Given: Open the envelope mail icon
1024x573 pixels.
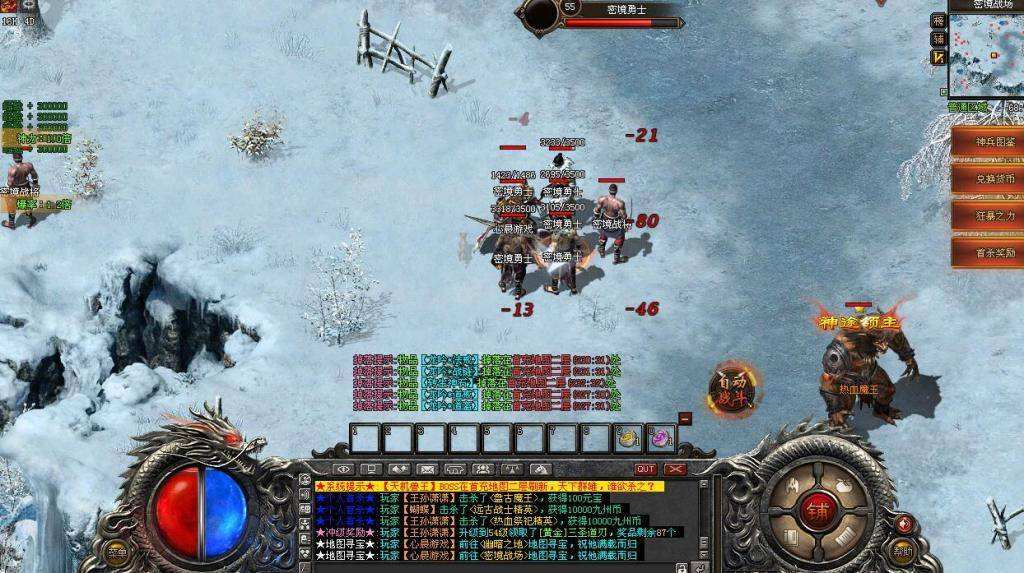Looking at the screenshot, I should (x=427, y=469).
